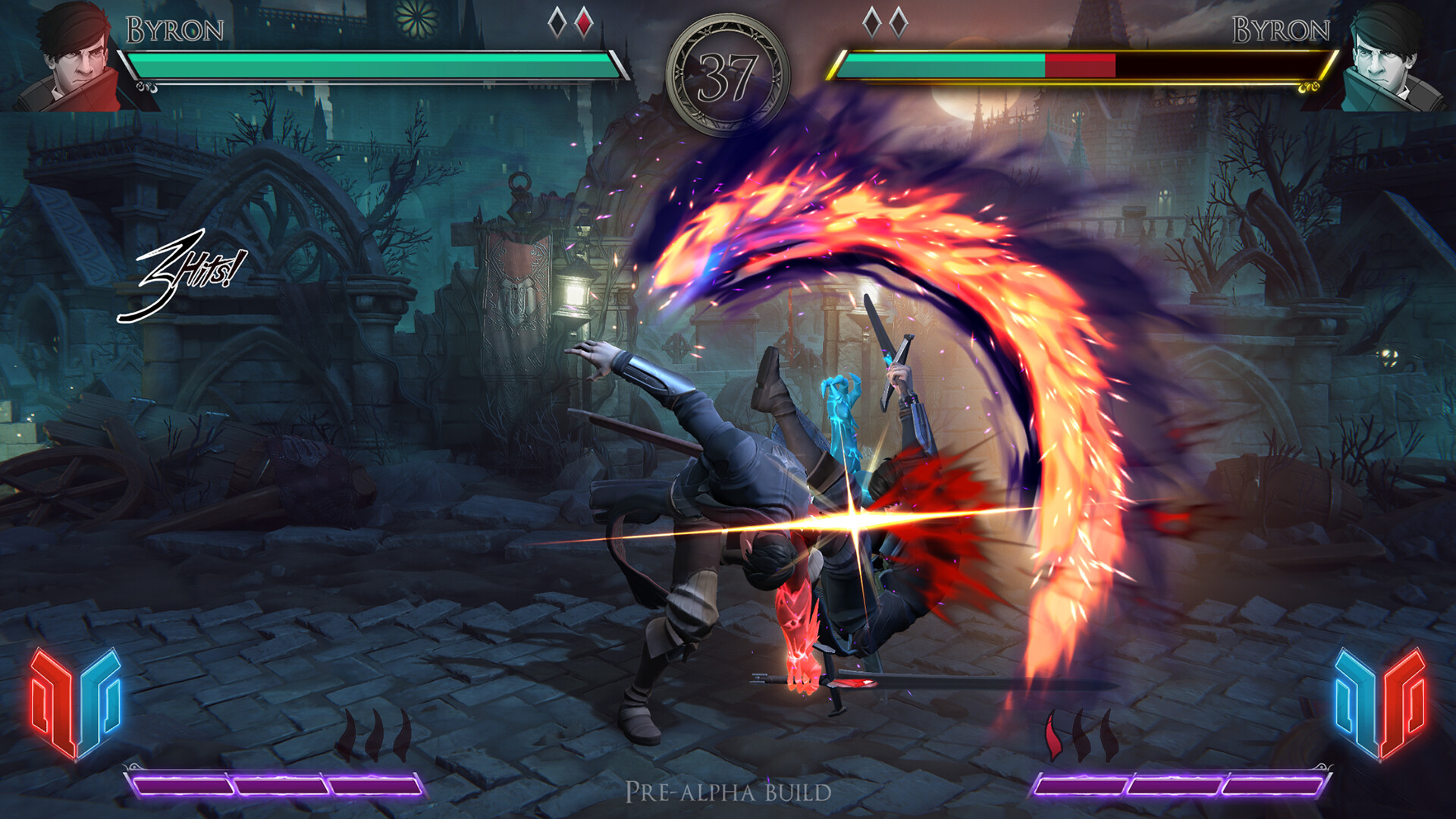Click the right player's depleting red health segment
The height and width of the screenshot is (819, 1456).
1081,64
